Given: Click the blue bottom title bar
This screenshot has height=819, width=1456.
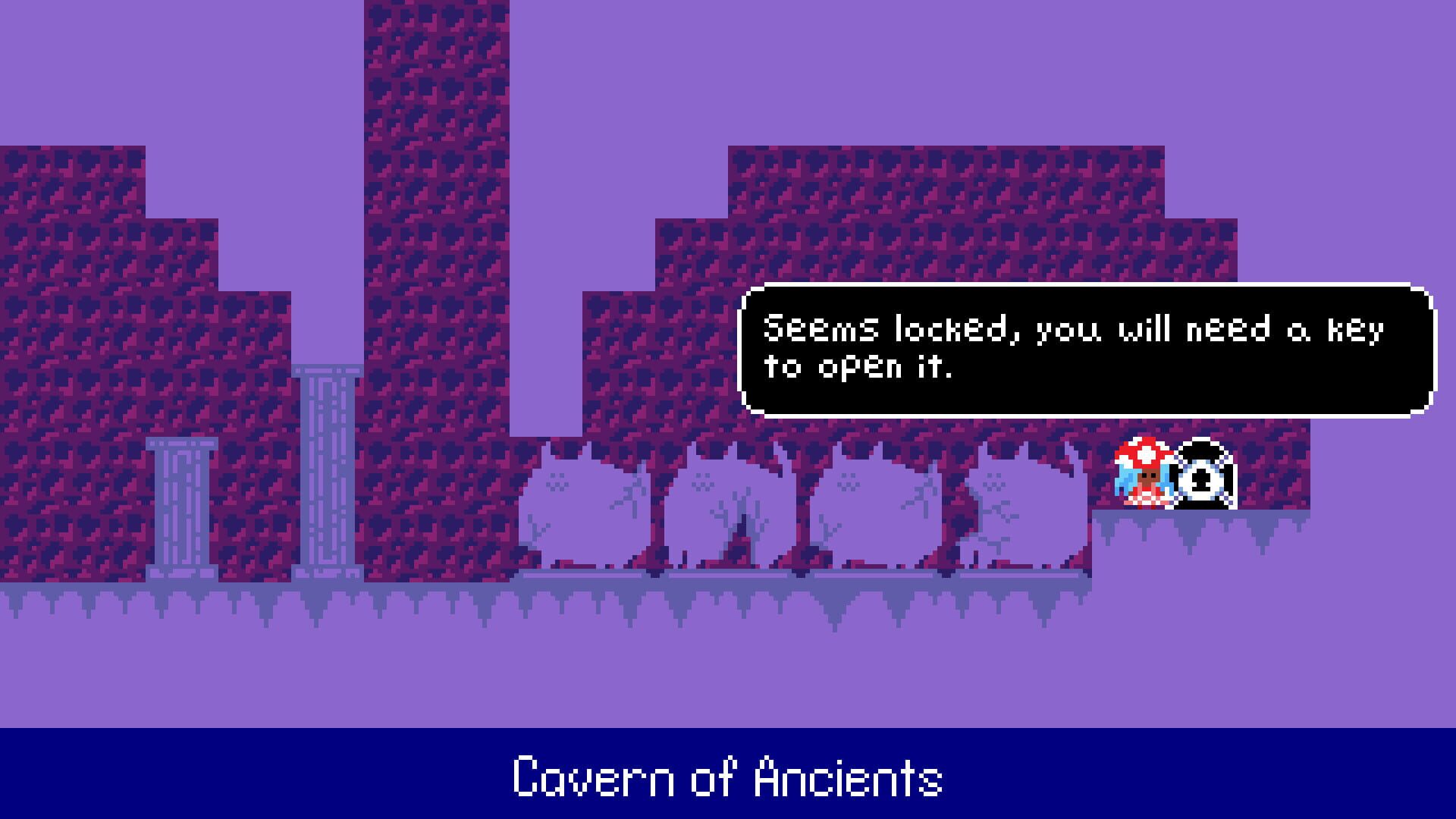Looking at the screenshot, I should pyautogui.click(x=303, y=773).
